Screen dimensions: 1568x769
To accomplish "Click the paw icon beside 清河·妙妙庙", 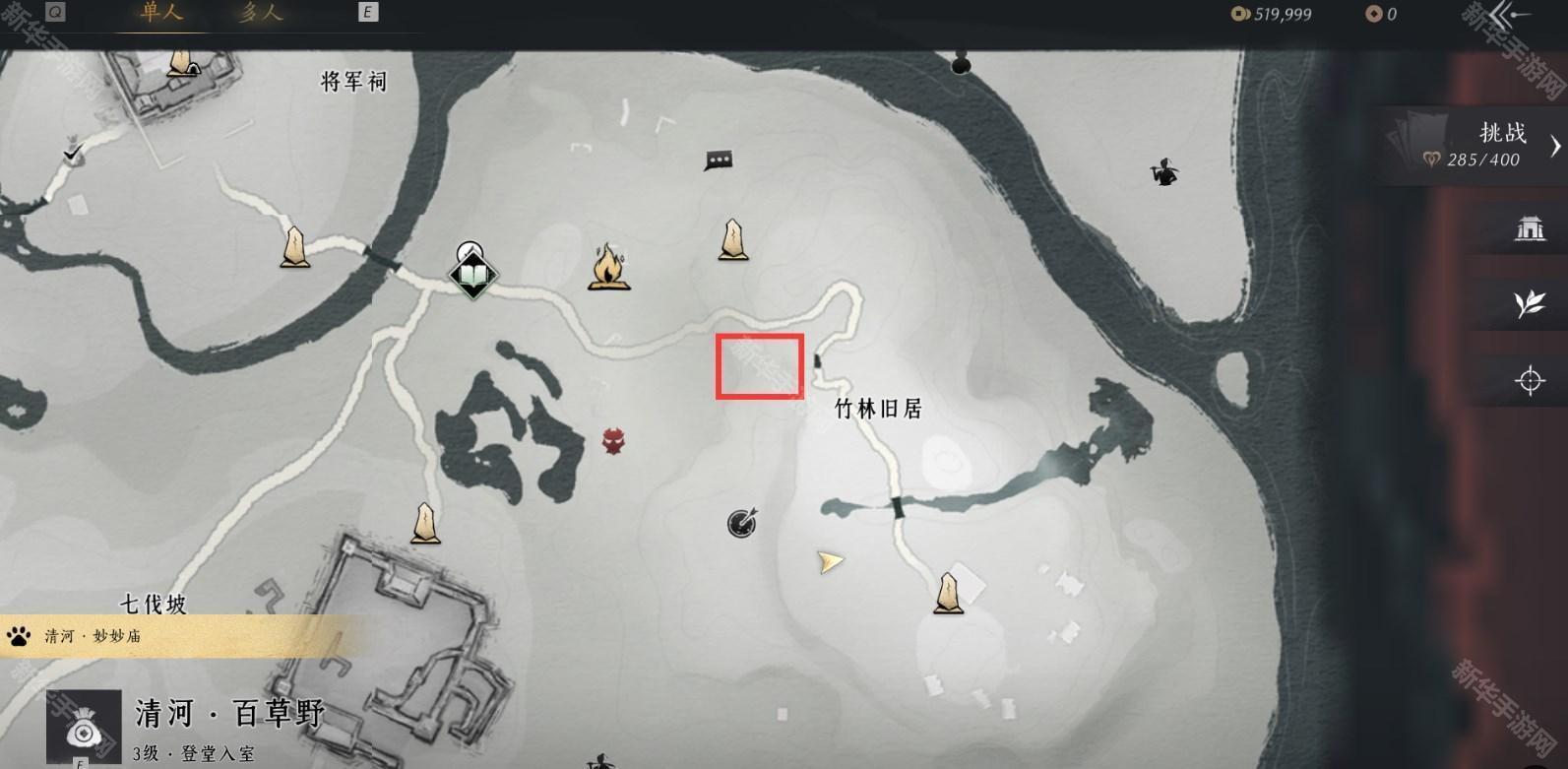I will point(16,635).
